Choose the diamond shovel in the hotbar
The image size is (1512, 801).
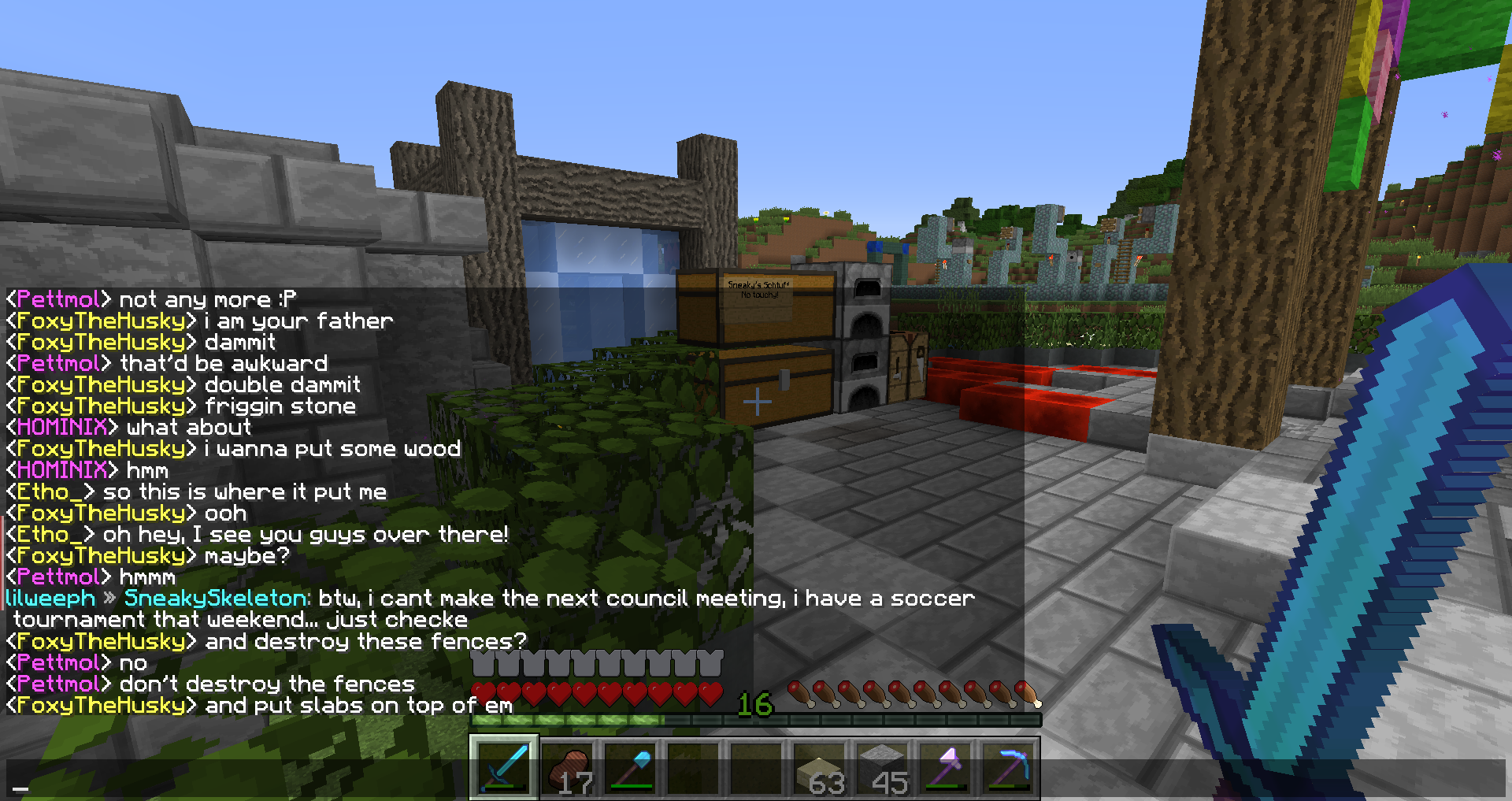(x=630, y=767)
